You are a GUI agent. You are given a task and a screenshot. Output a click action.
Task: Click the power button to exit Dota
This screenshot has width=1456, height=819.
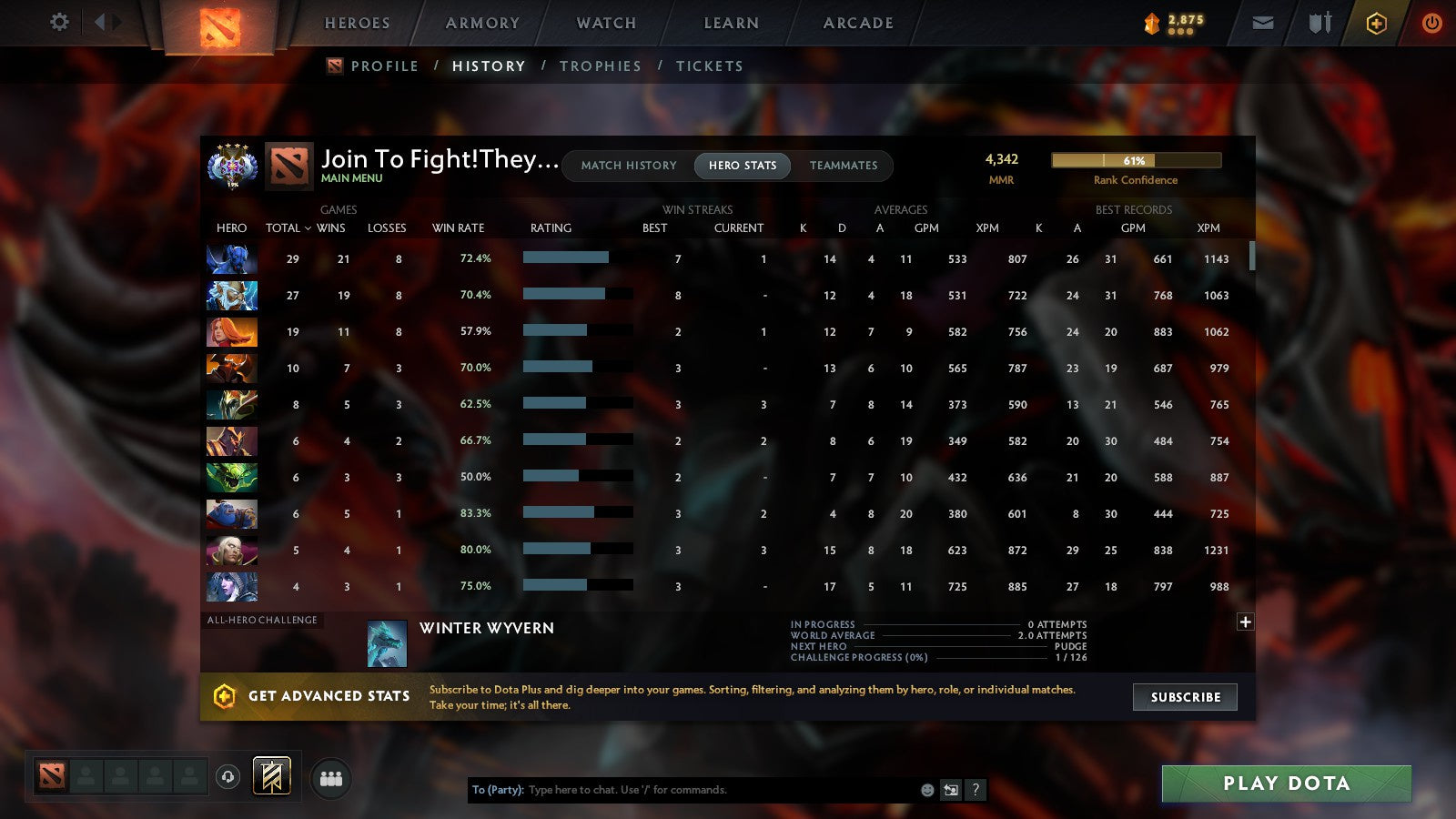pyautogui.click(x=1431, y=23)
